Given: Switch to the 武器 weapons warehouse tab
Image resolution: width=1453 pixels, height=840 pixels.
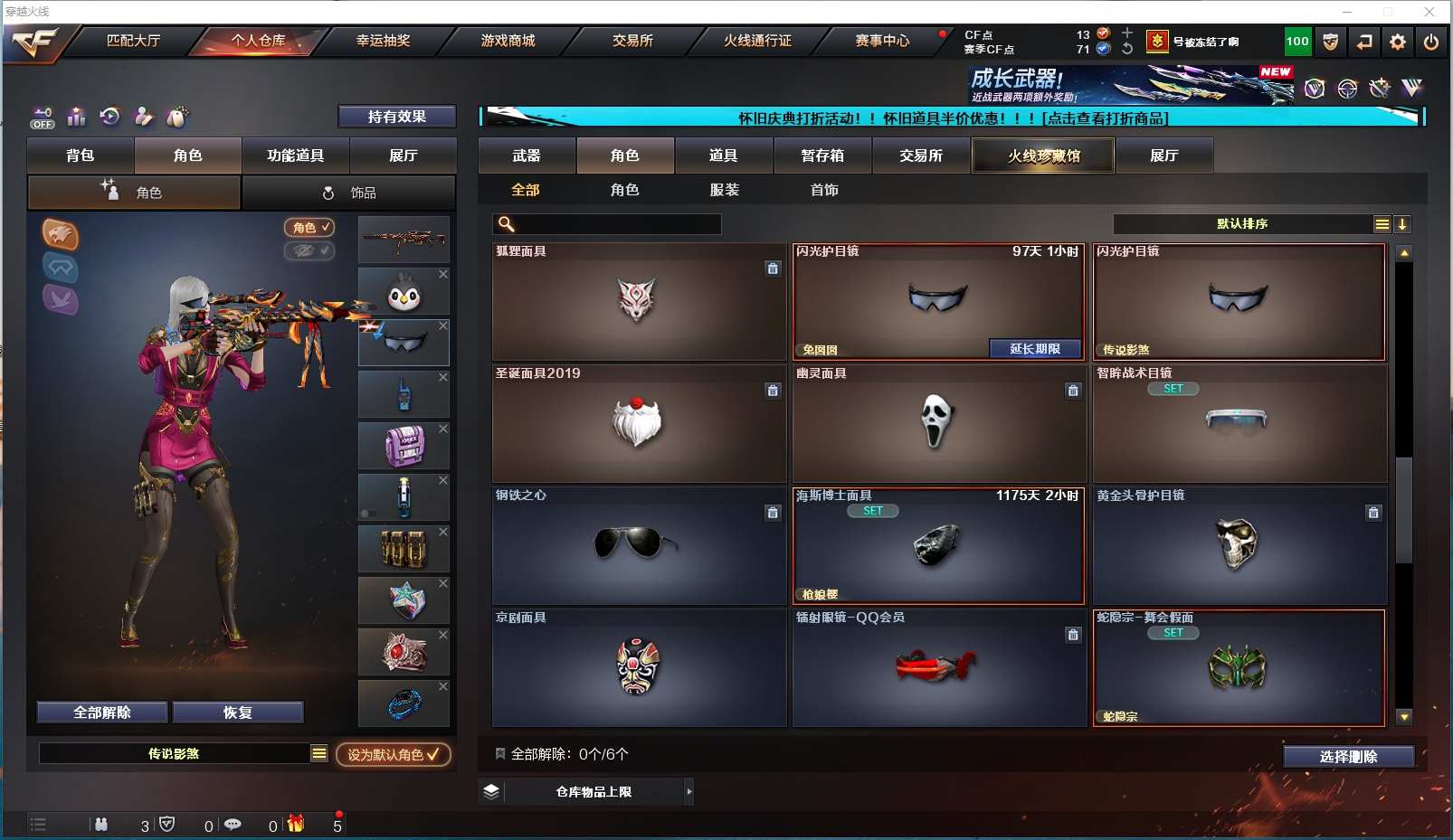Looking at the screenshot, I should pos(527,156).
